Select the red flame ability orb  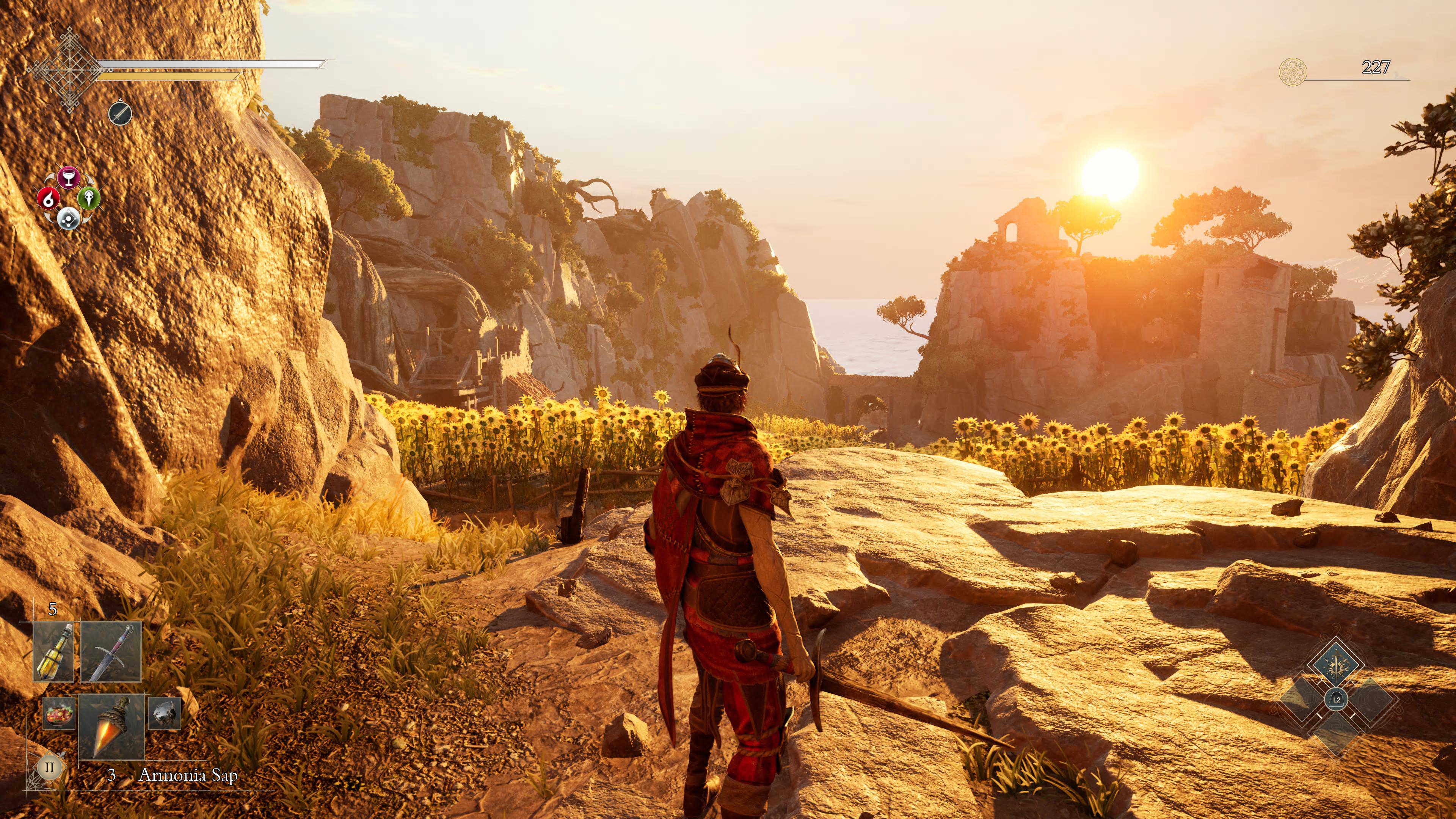tap(49, 198)
